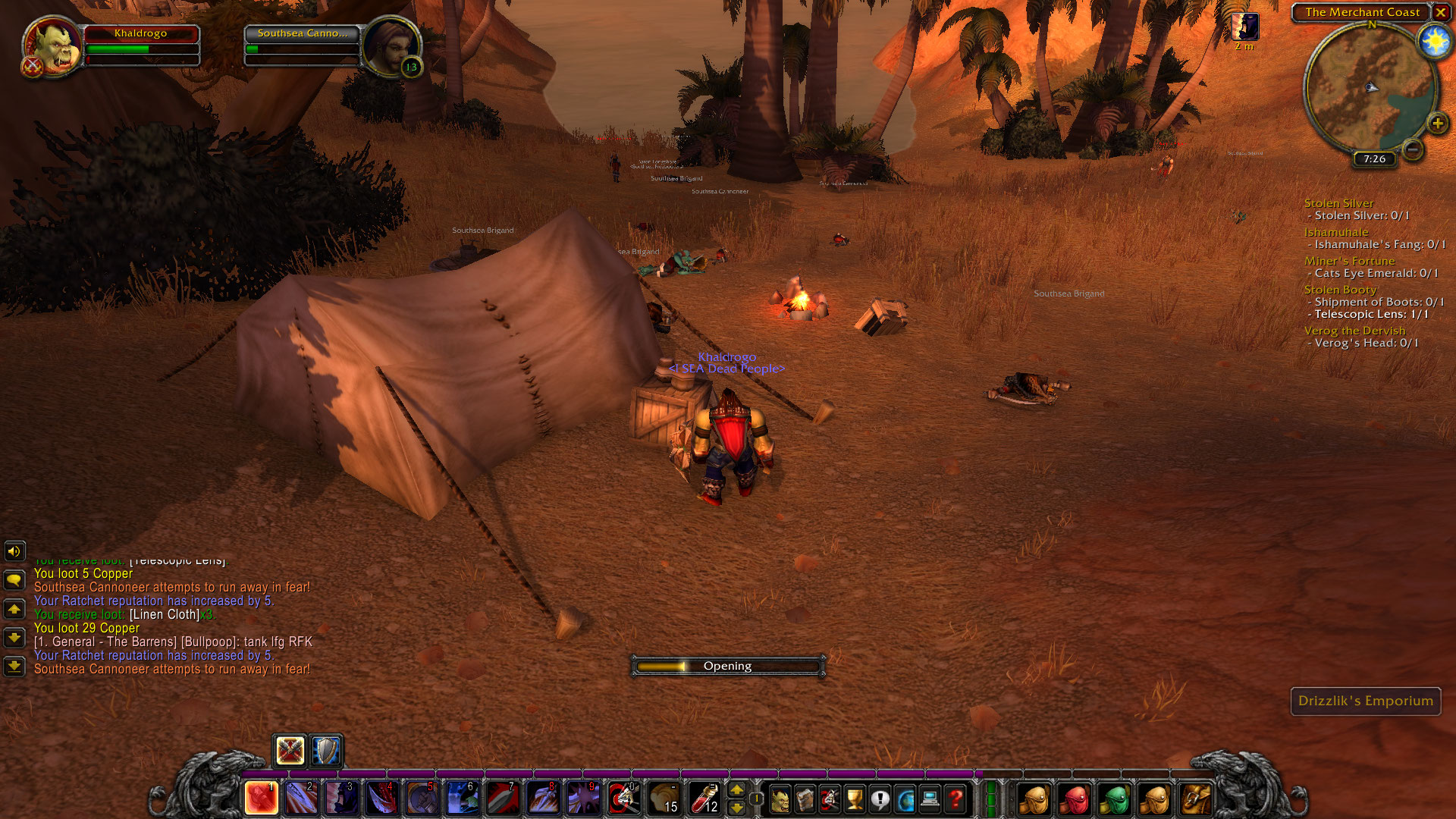1456x819 pixels.
Task: Click the 2-minute buff icon
Action: (1245, 27)
